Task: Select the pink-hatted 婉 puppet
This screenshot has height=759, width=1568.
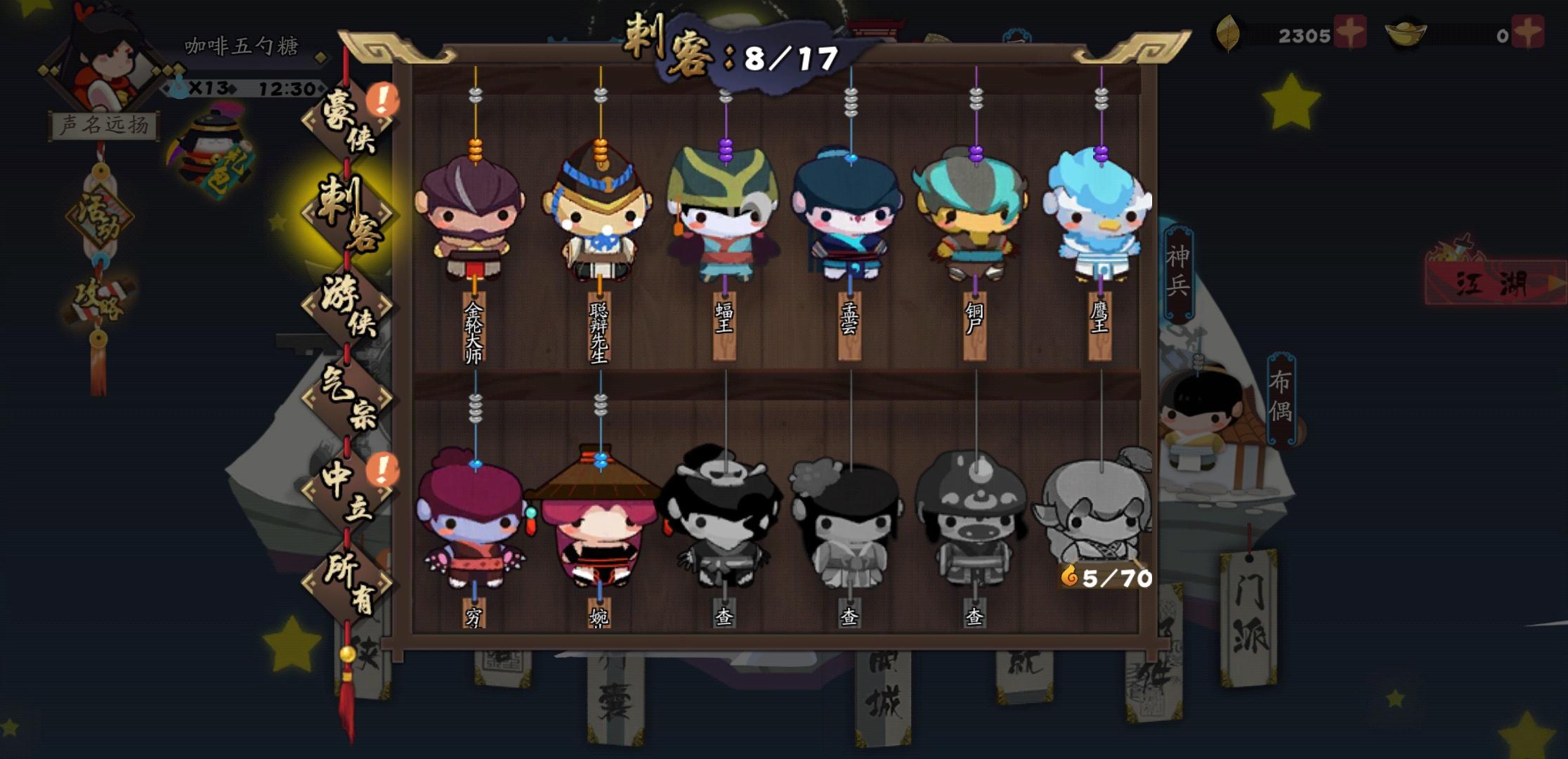Action: [x=602, y=531]
